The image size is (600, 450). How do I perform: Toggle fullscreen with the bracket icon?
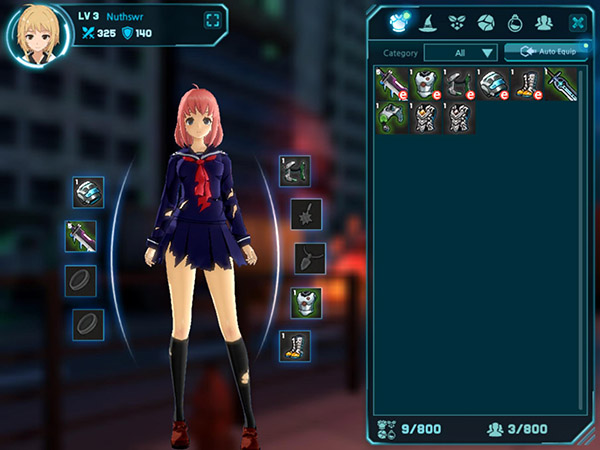click(x=212, y=20)
